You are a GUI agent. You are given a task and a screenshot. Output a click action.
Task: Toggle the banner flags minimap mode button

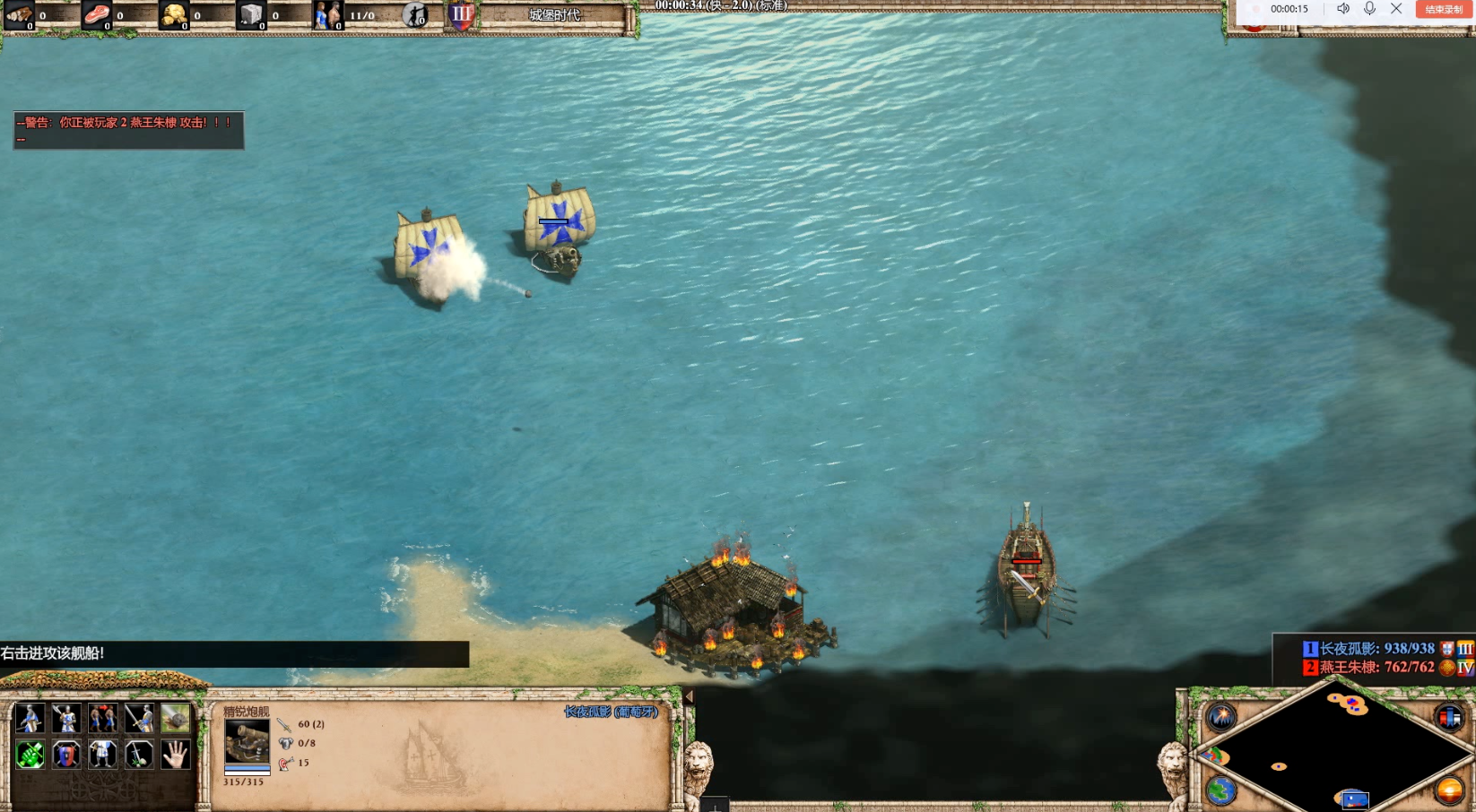[x=1449, y=717]
